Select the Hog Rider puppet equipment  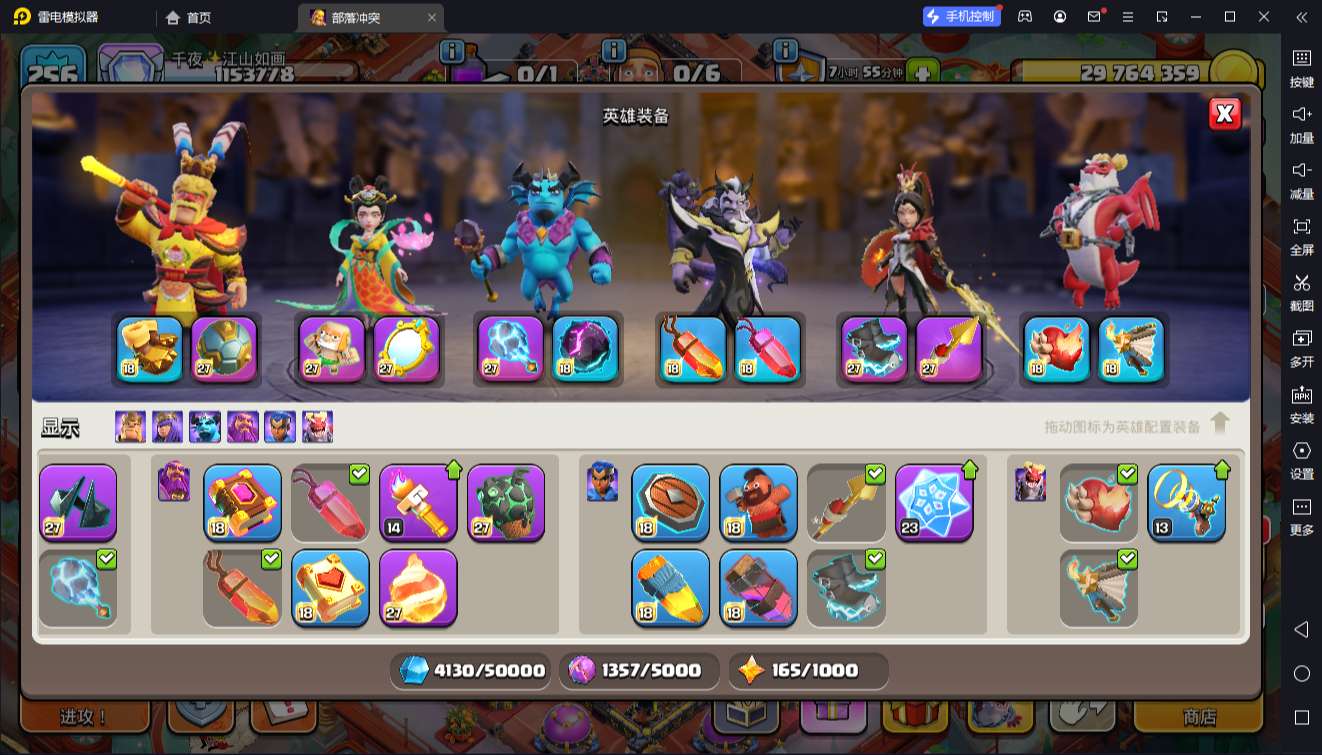[x=758, y=502]
